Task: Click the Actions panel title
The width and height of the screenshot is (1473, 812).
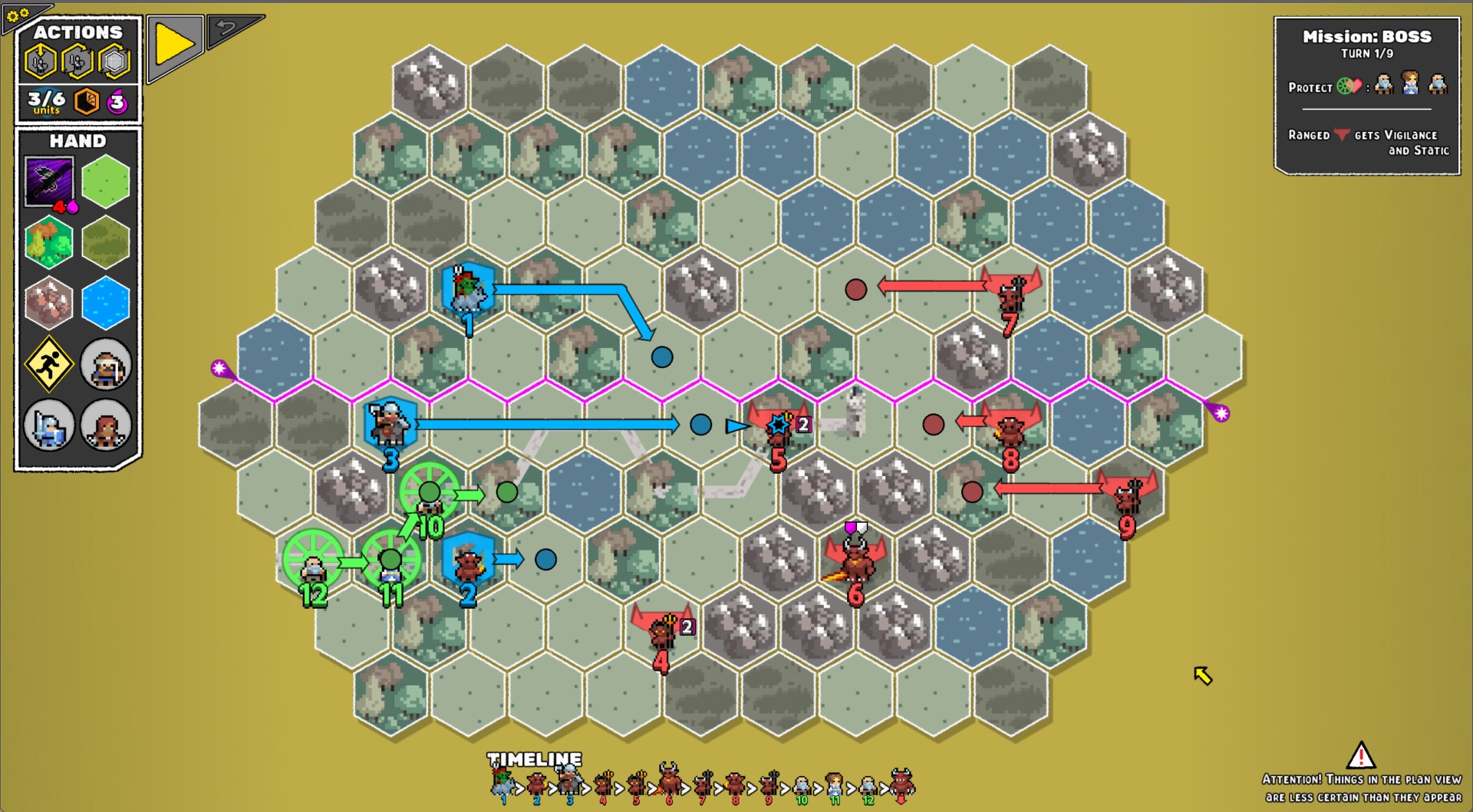Action: point(77,33)
